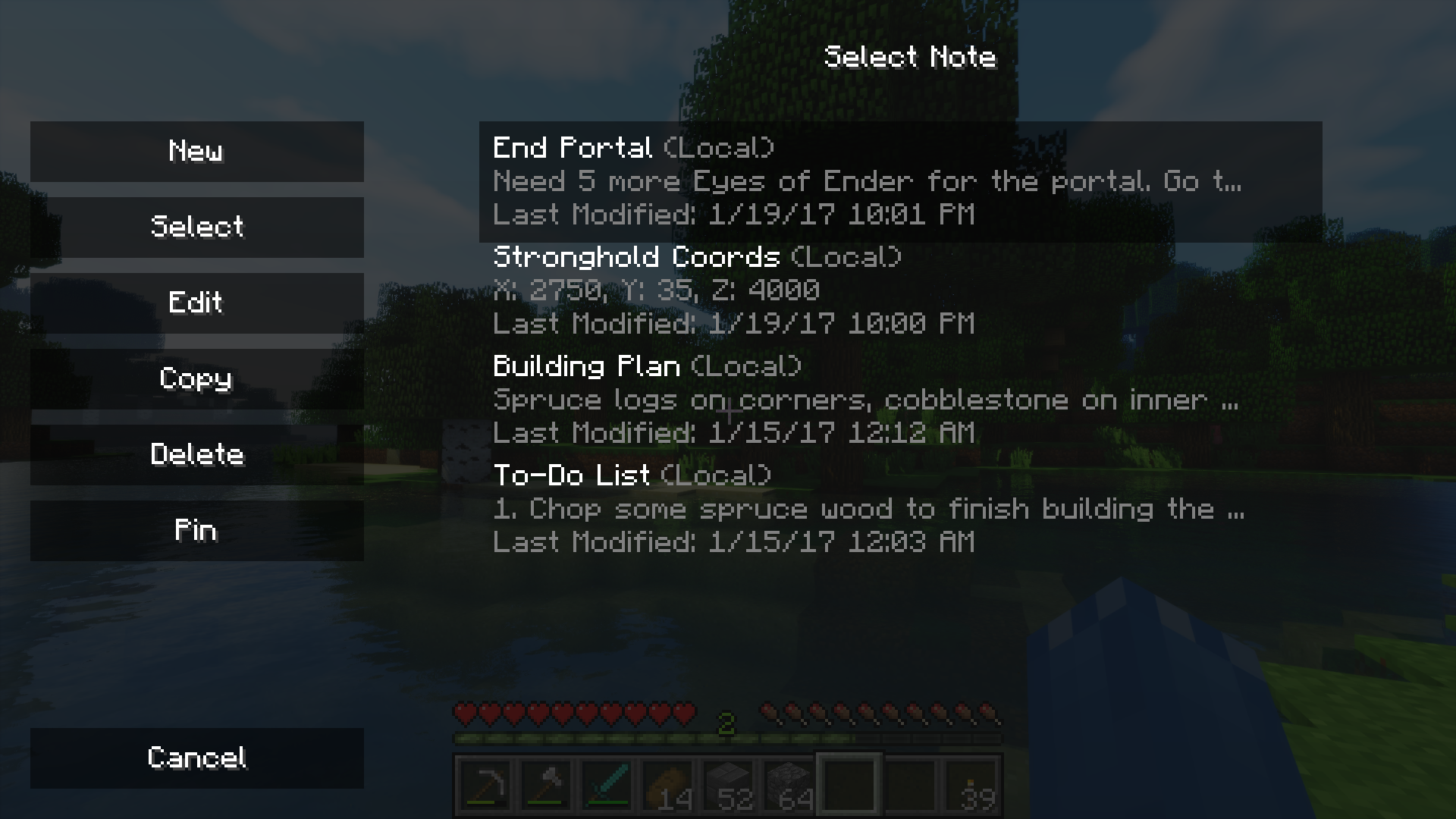Click the Select button

click(196, 227)
